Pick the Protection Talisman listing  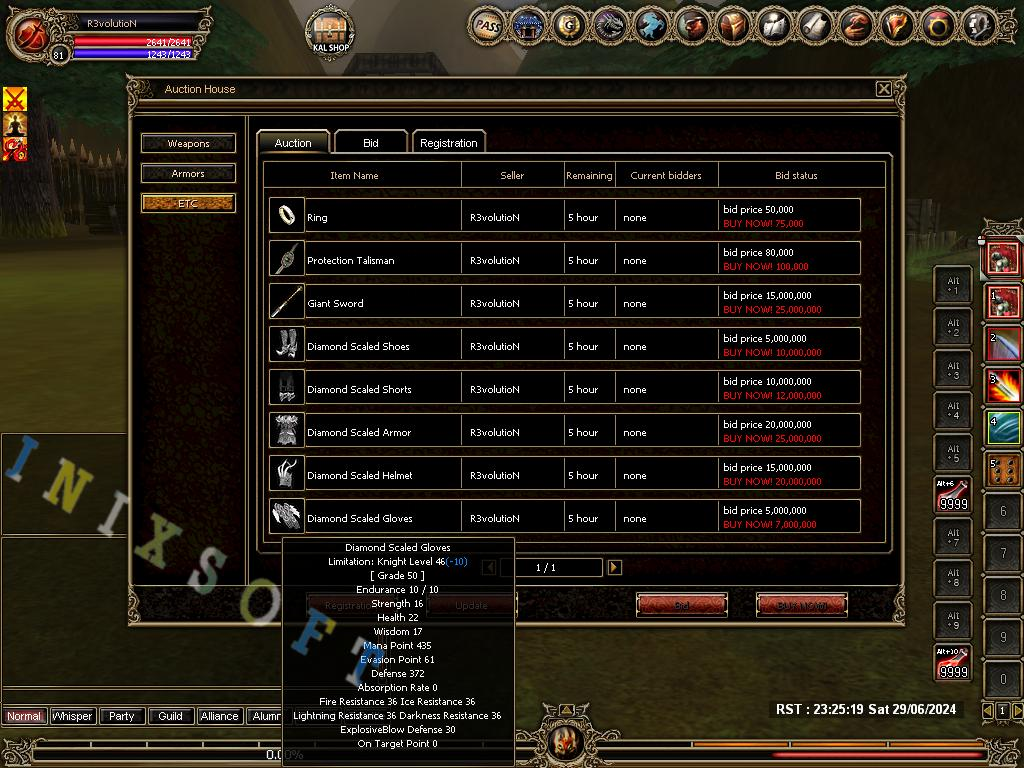(564, 260)
